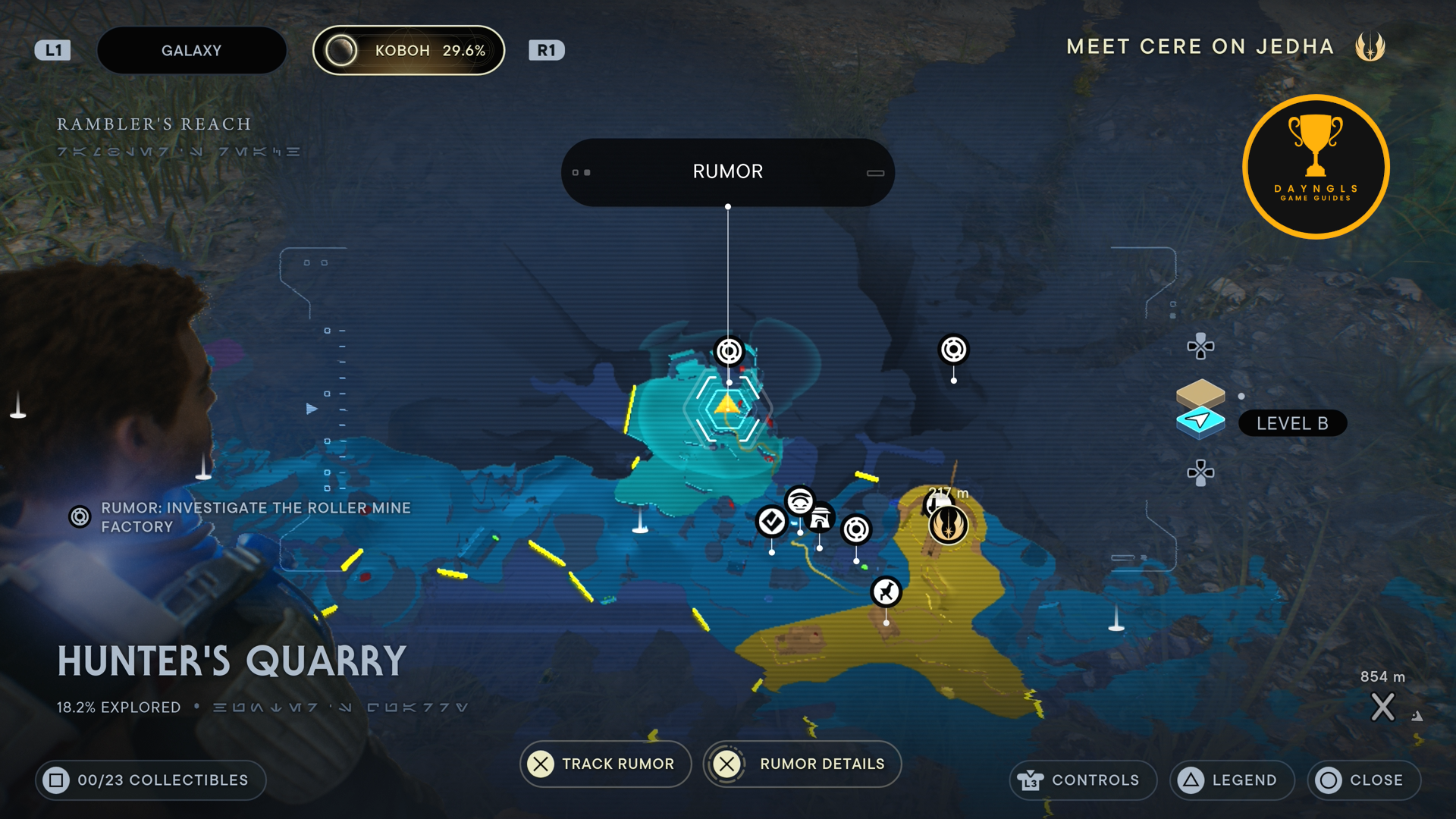Open the map Legend
This screenshot has height=819, width=1456.
tap(1232, 780)
